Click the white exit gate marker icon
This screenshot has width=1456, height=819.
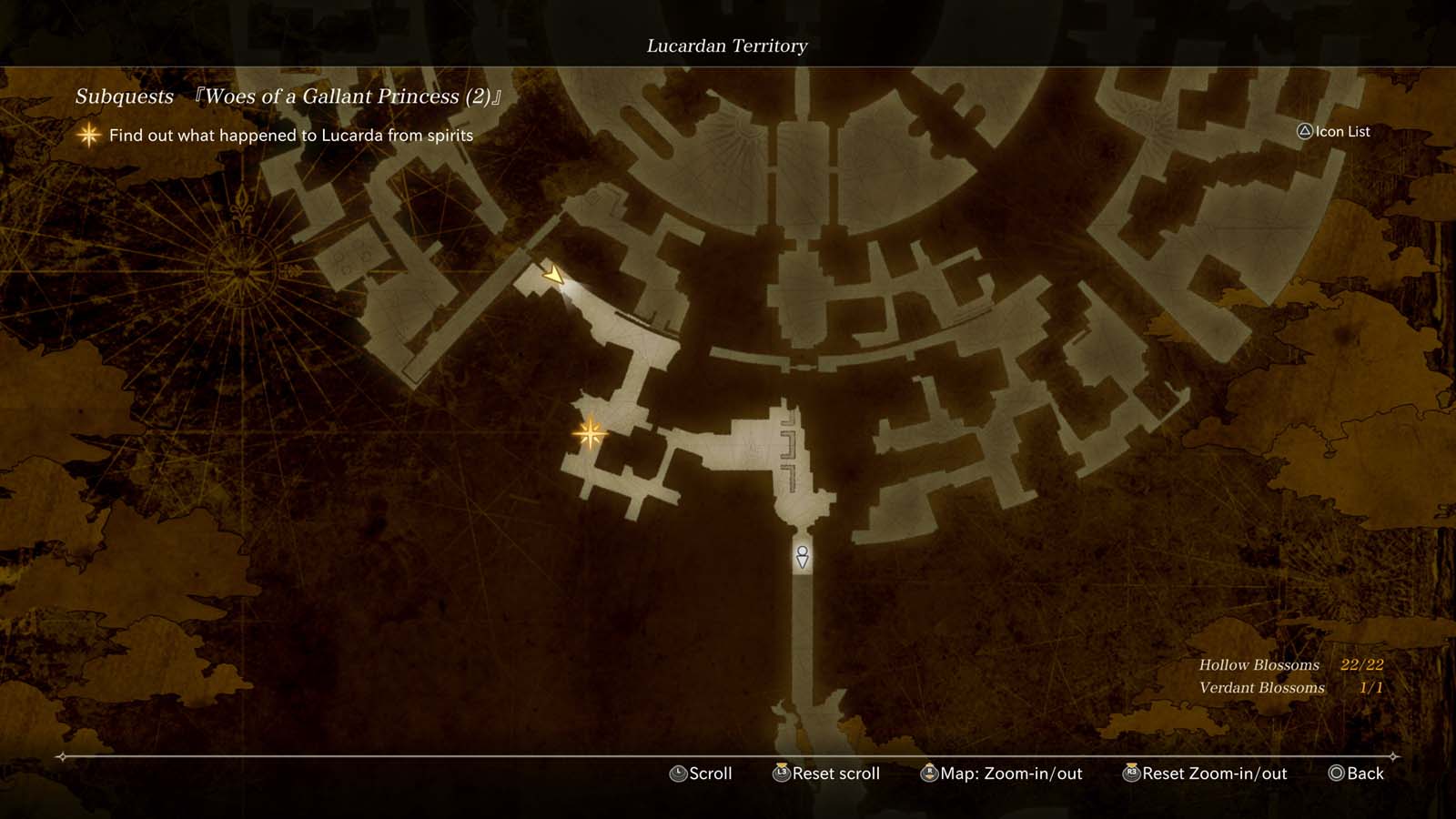pos(801,557)
